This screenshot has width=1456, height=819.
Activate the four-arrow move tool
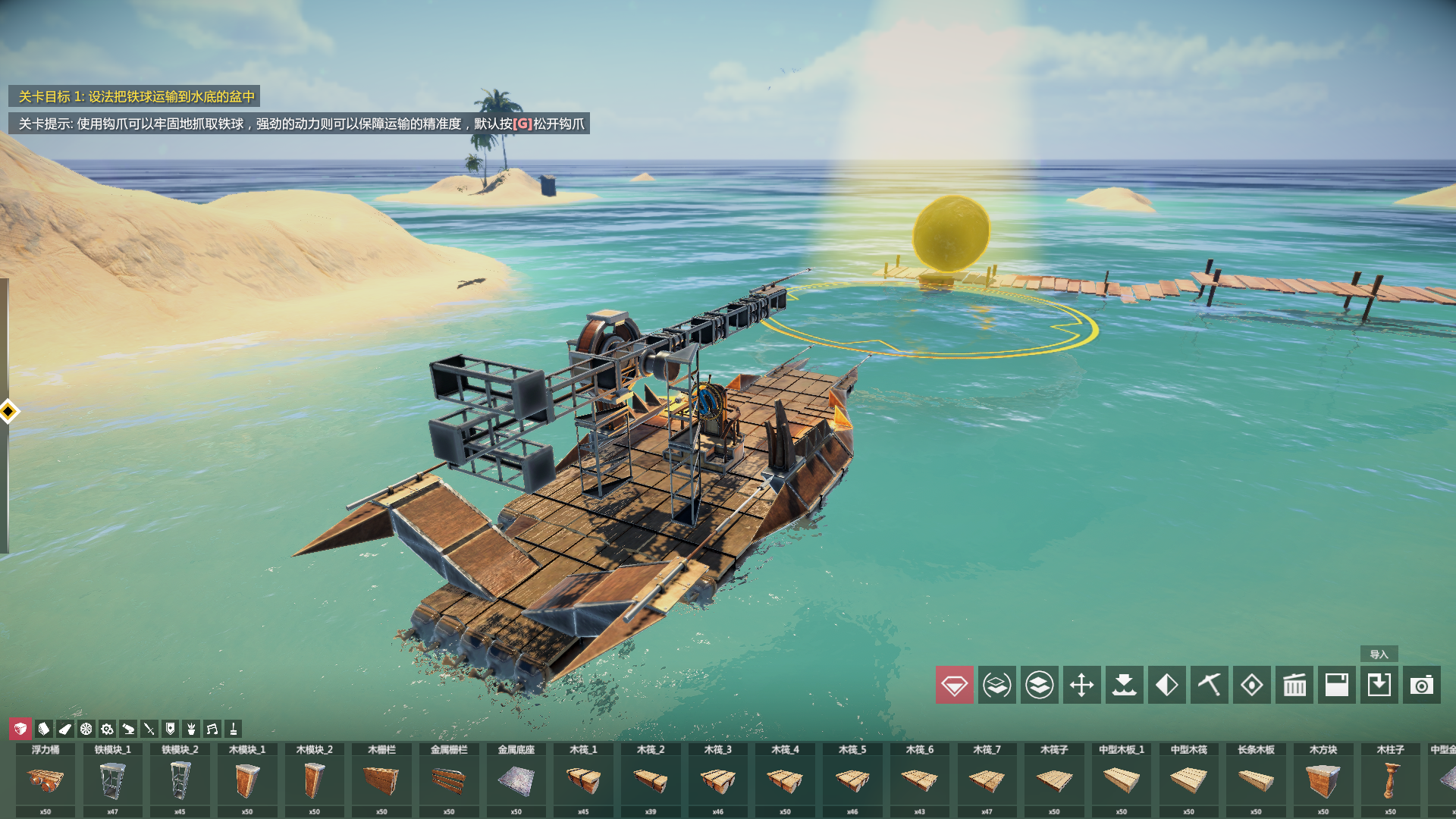1081,685
